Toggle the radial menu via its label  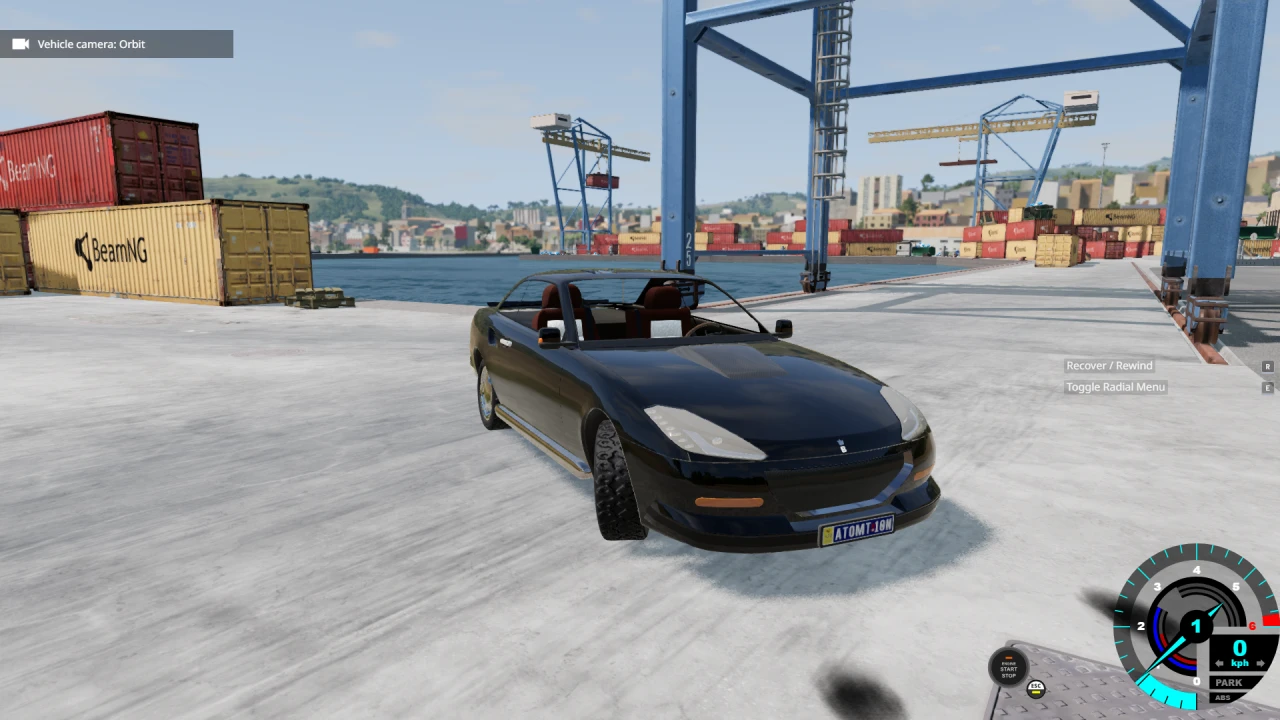point(1115,387)
